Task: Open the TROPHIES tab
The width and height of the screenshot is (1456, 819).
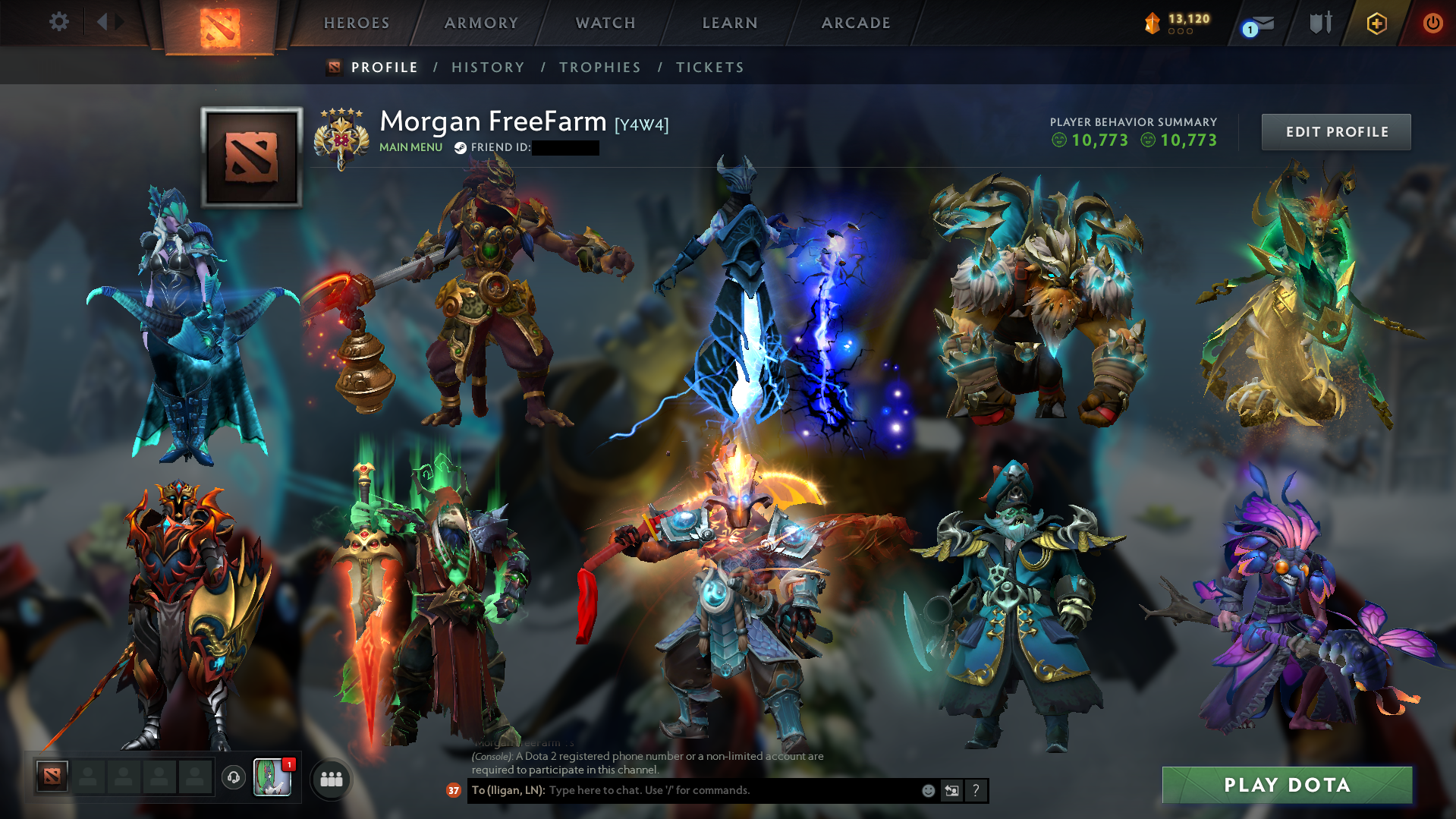Action: [x=599, y=67]
